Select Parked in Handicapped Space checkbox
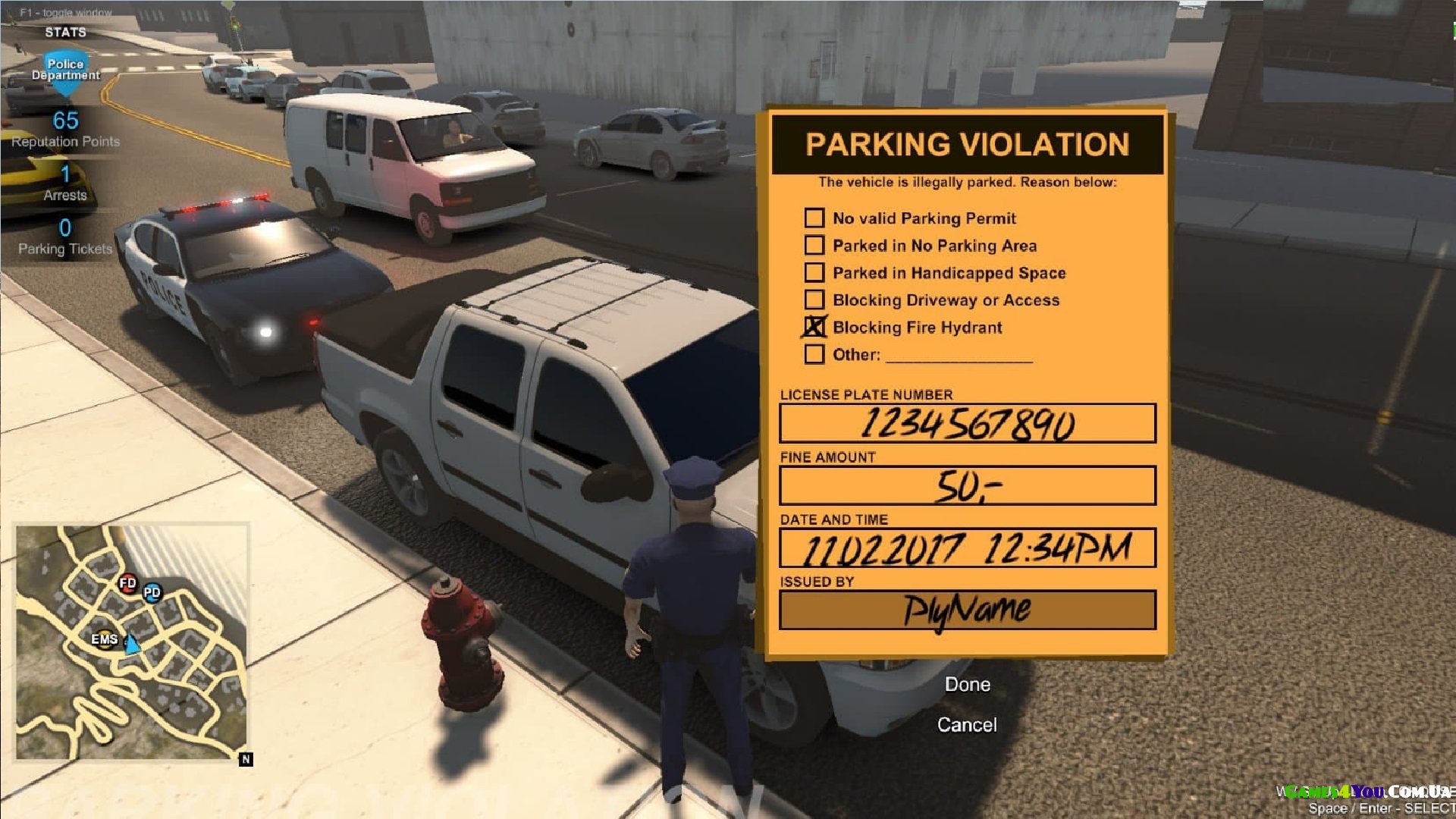The width and height of the screenshot is (1456, 819). (814, 273)
